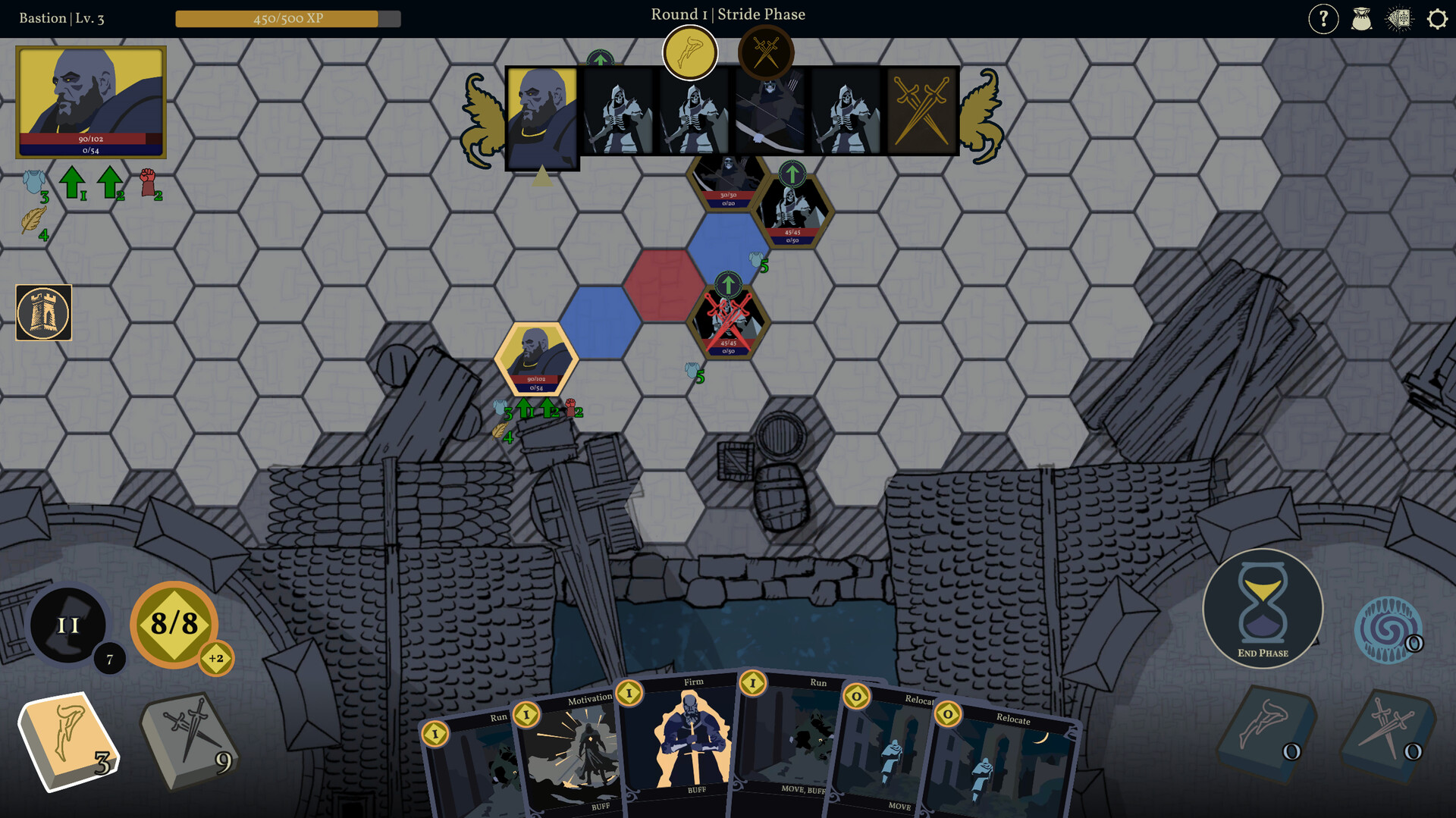The image size is (1456, 818).
Task: Click the Bastion Lv. 3 label
Action: pyautogui.click(x=61, y=17)
